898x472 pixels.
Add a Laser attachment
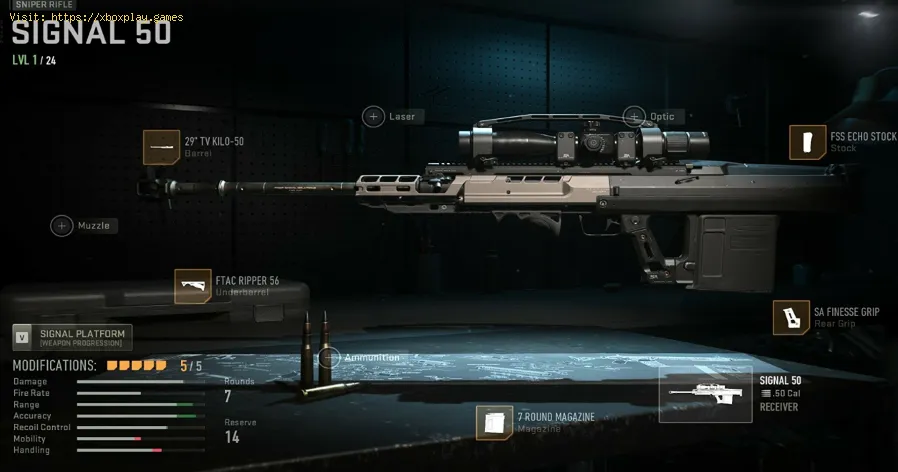(374, 117)
